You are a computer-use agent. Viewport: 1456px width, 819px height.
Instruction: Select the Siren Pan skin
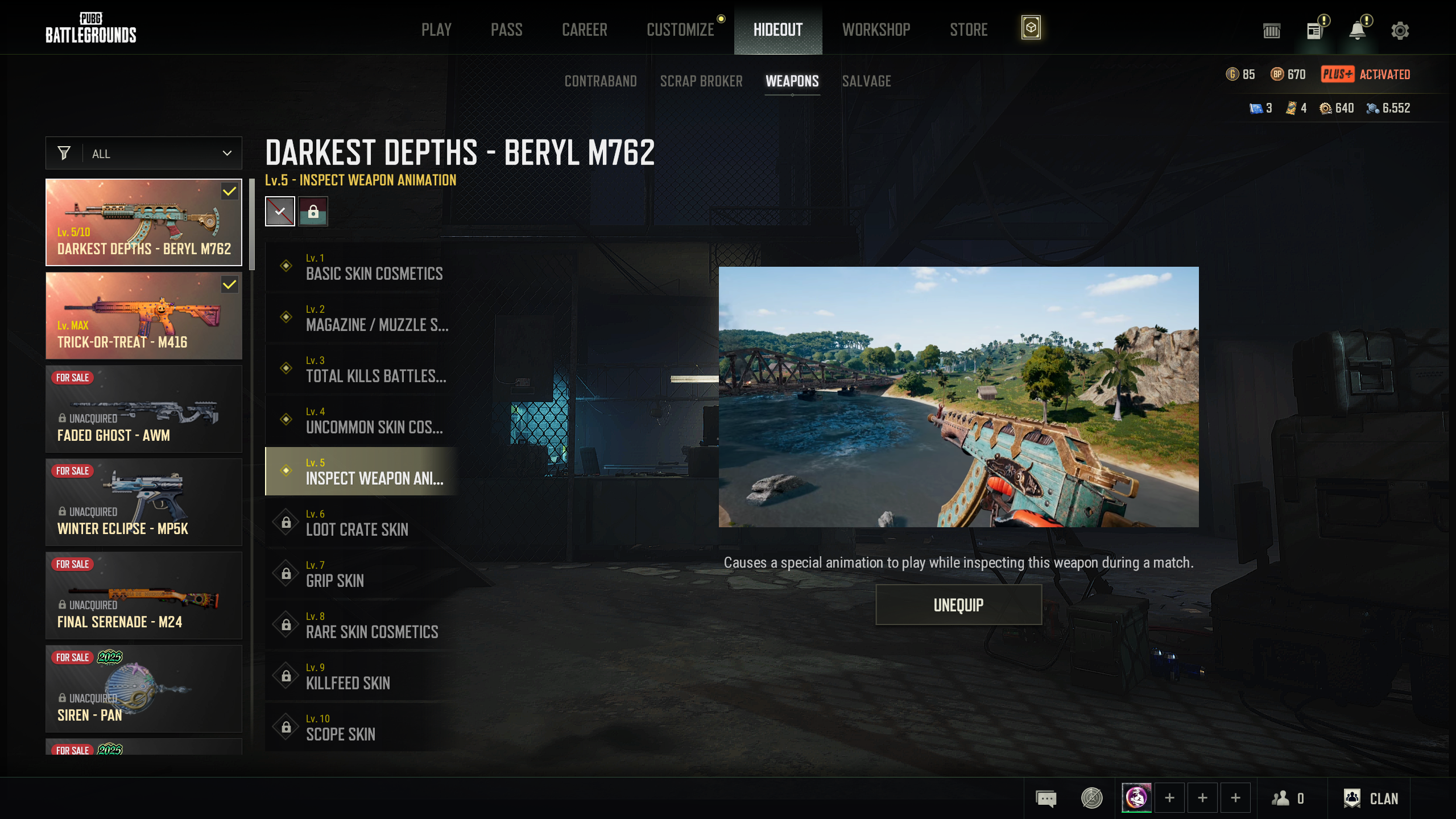click(144, 689)
